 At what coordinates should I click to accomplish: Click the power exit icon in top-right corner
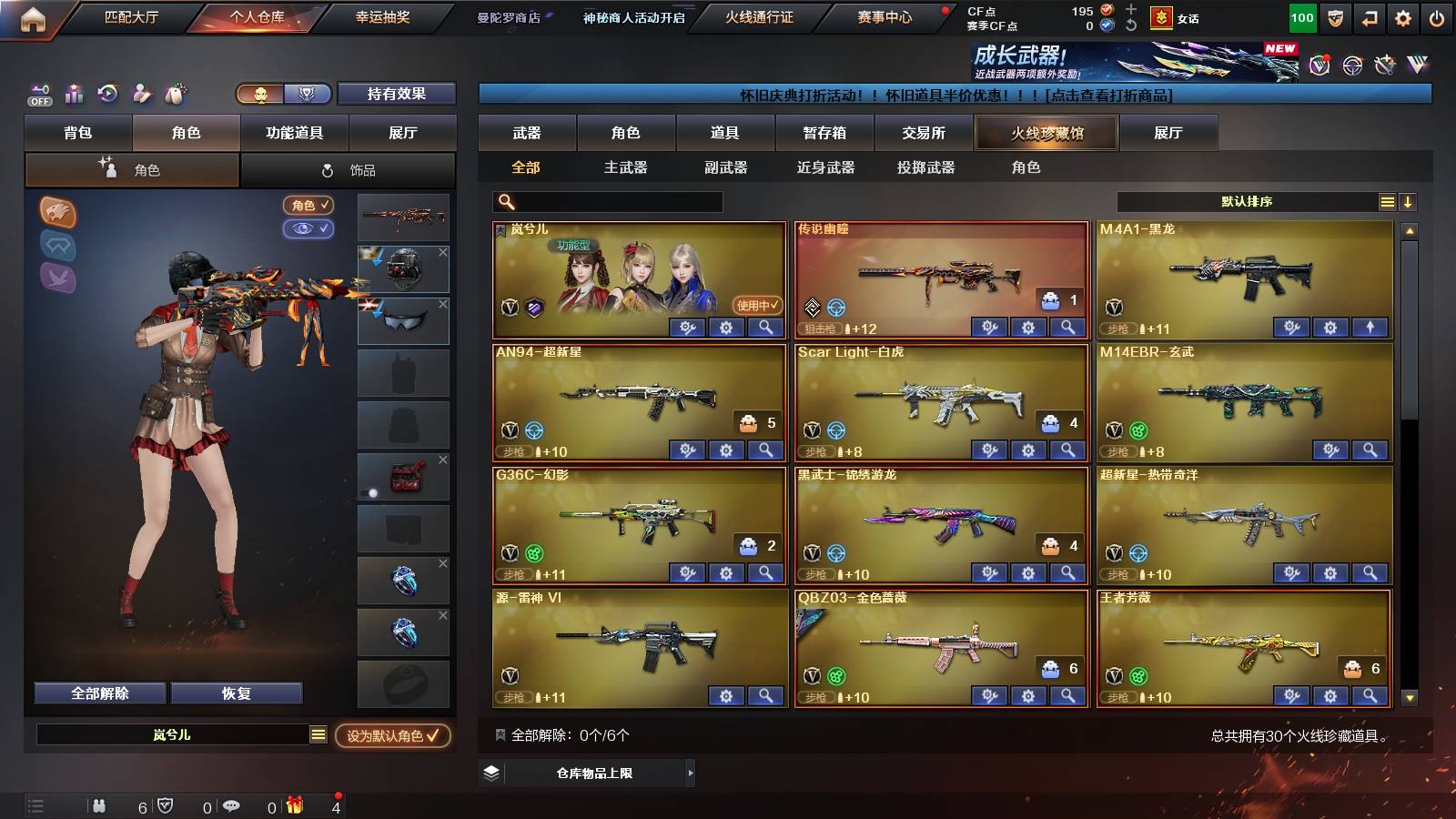point(1438,16)
